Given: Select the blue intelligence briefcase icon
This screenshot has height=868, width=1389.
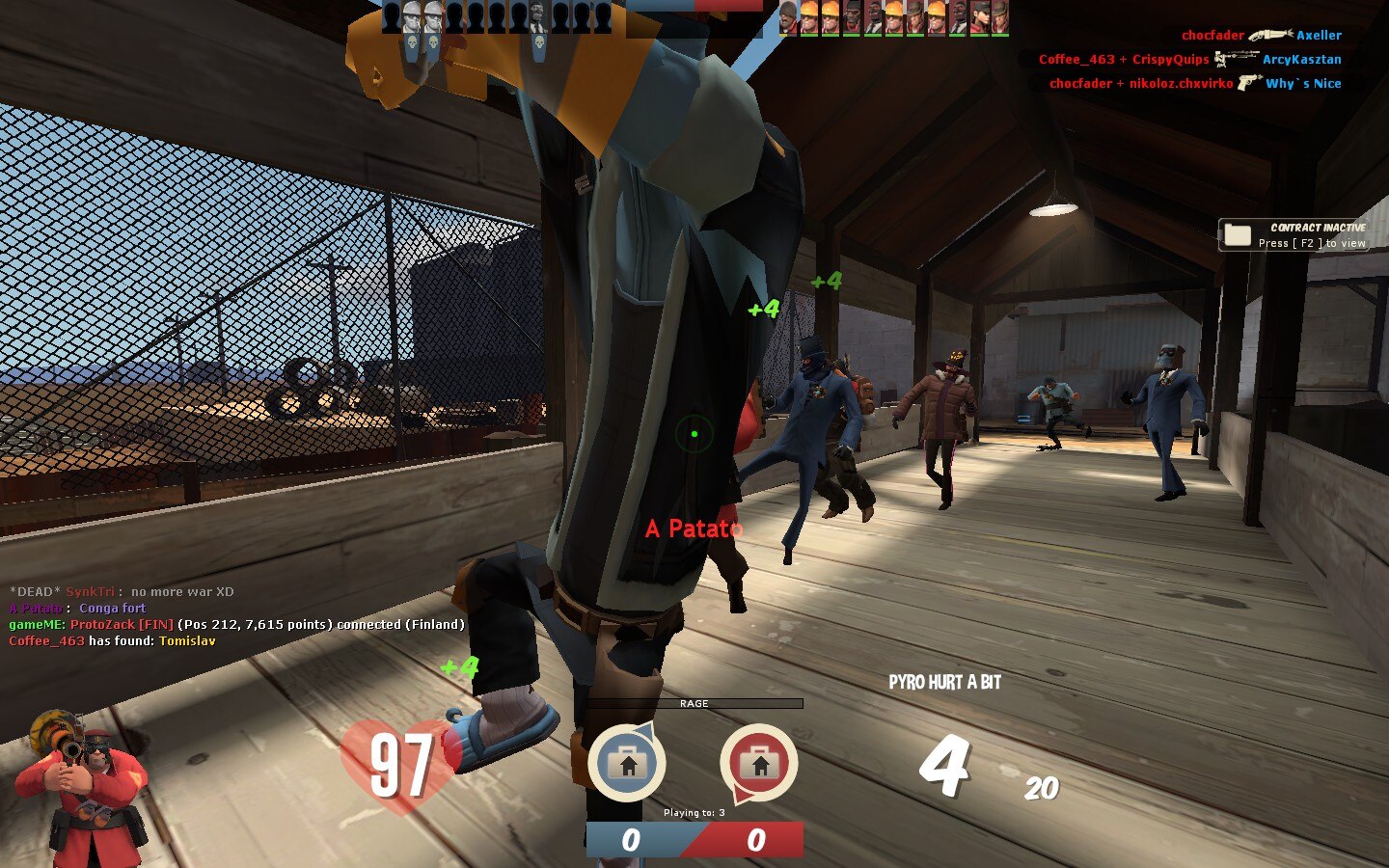Looking at the screenshot, I should click(627, 763).
